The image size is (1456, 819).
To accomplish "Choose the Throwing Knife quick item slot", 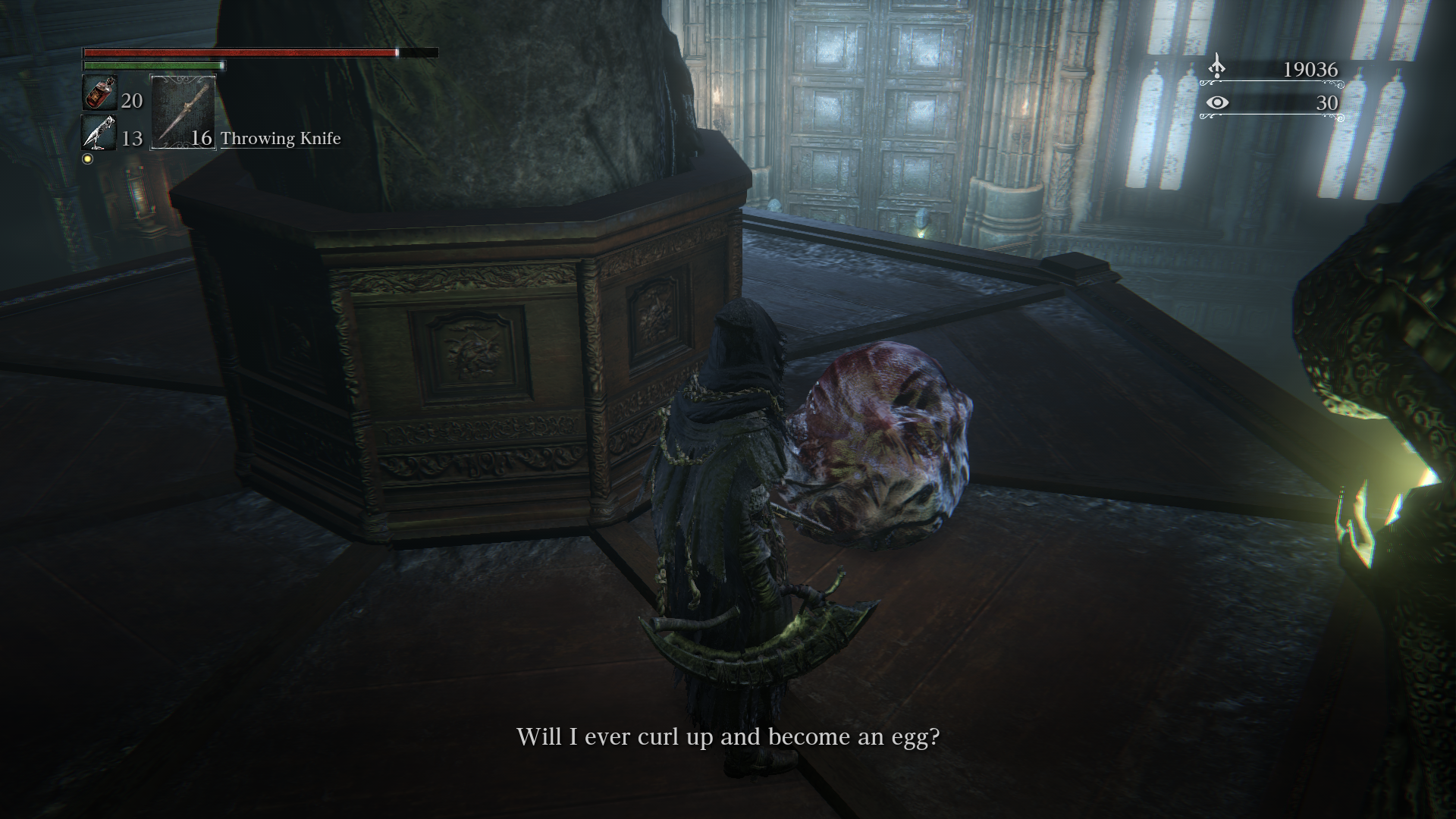I will pos(183,112).
